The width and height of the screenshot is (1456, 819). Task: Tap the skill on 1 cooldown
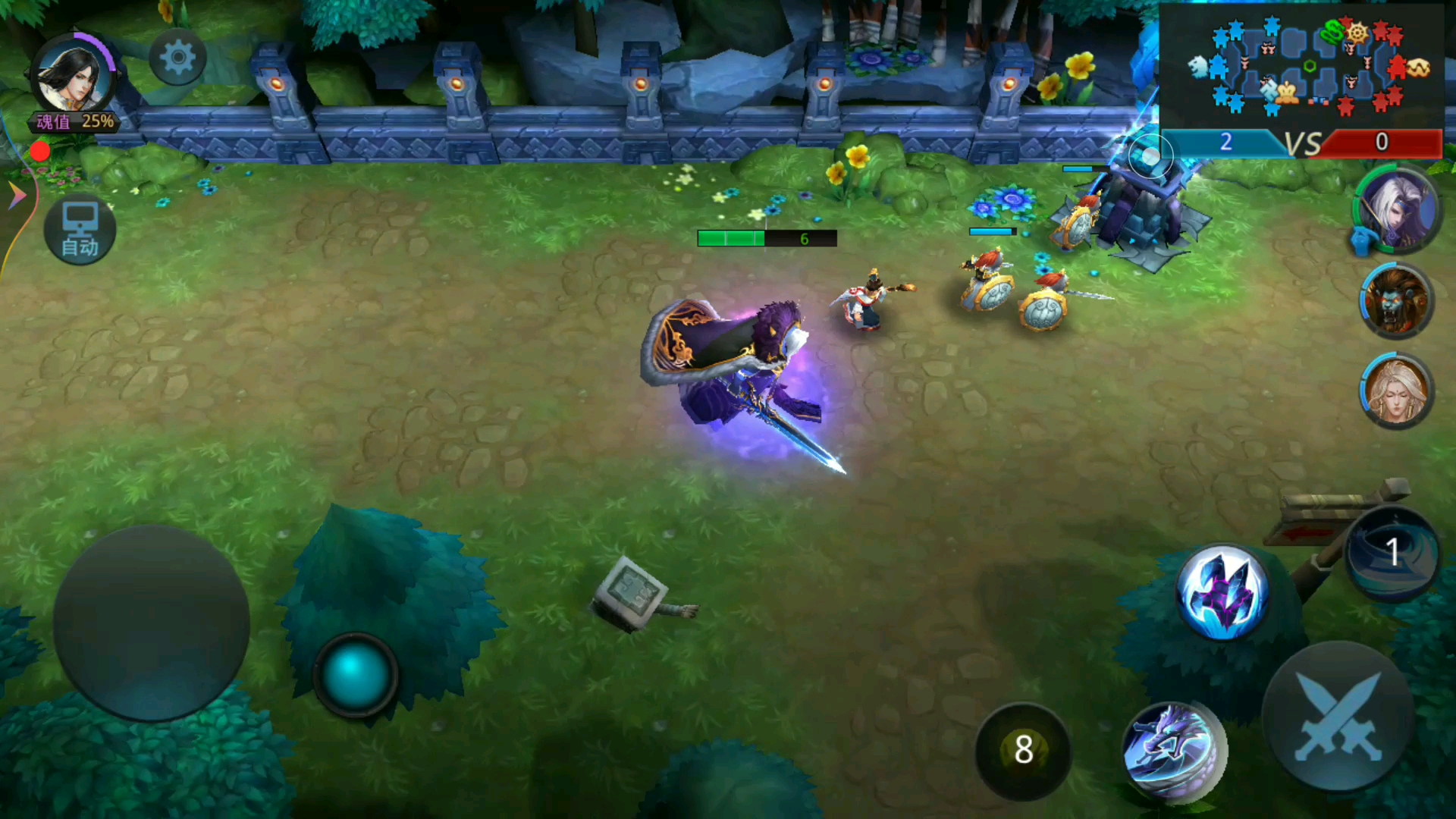coord(1392,554)
